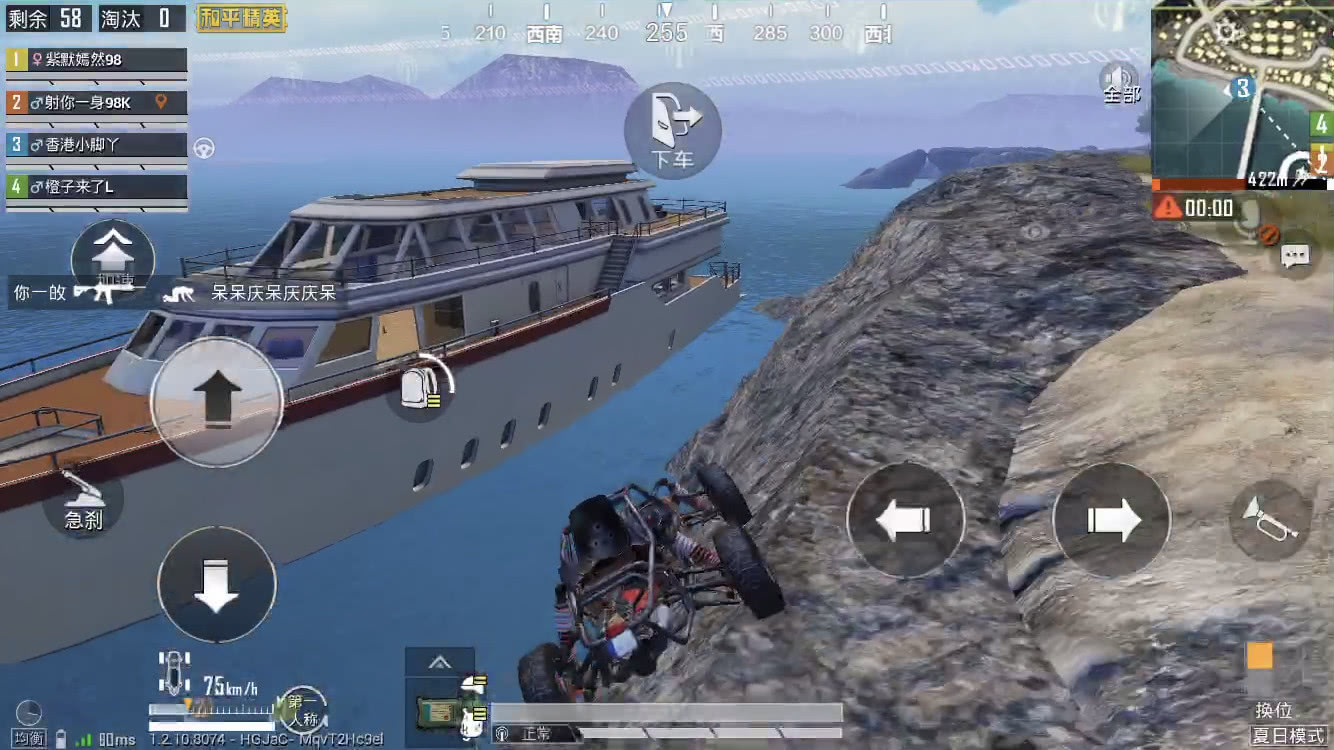Tap the 下车 exit vehicle button

pyautogui.click(x=672, y=130)
